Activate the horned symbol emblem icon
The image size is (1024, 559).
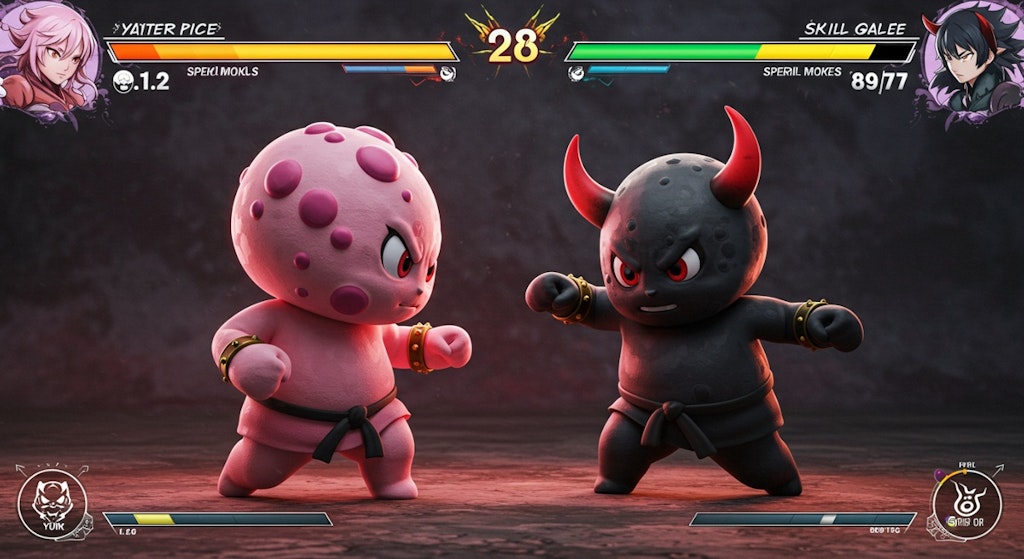pyautogui.click(x=965, y=505)
